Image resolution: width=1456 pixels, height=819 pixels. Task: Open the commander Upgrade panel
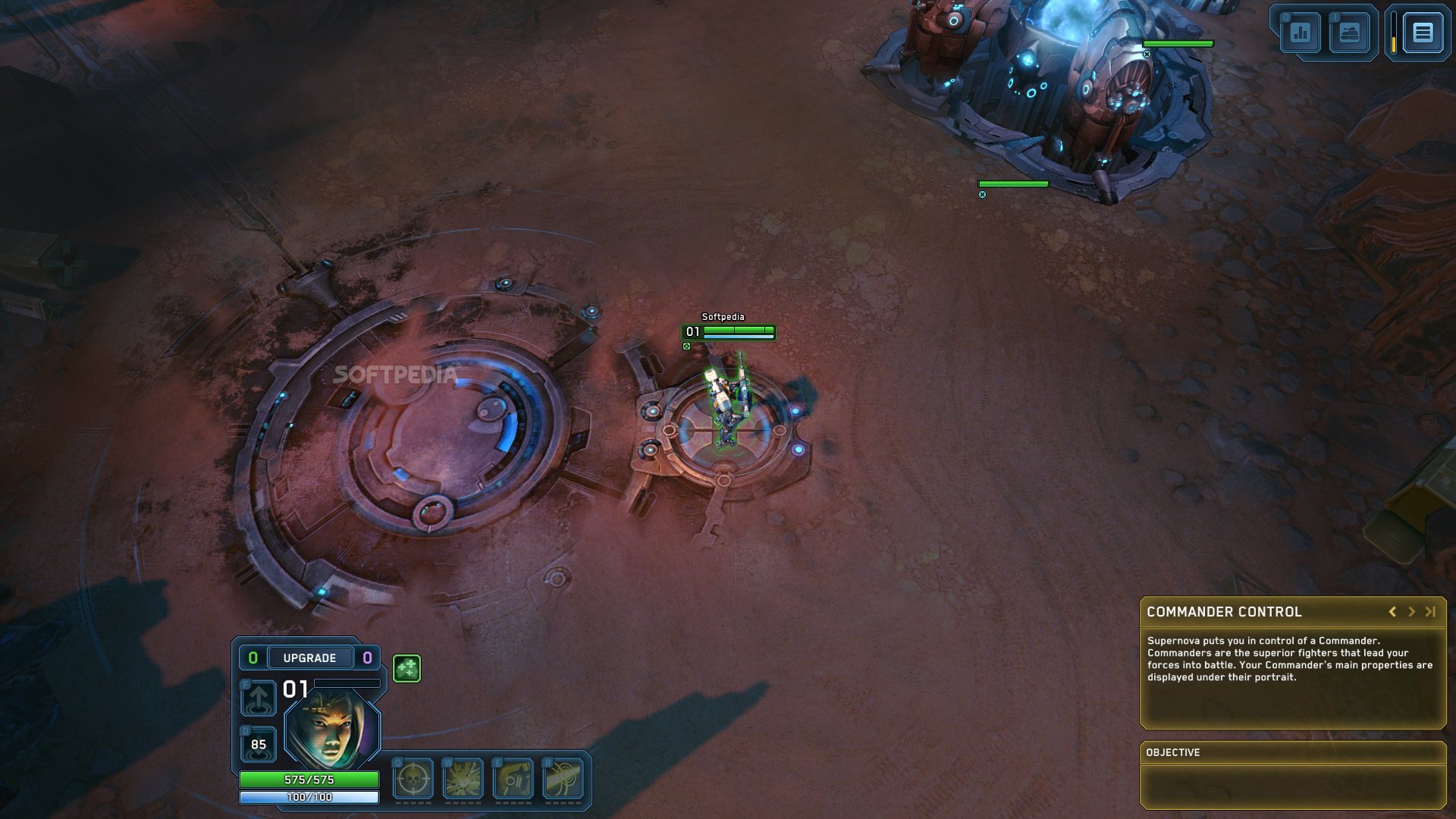309,657
